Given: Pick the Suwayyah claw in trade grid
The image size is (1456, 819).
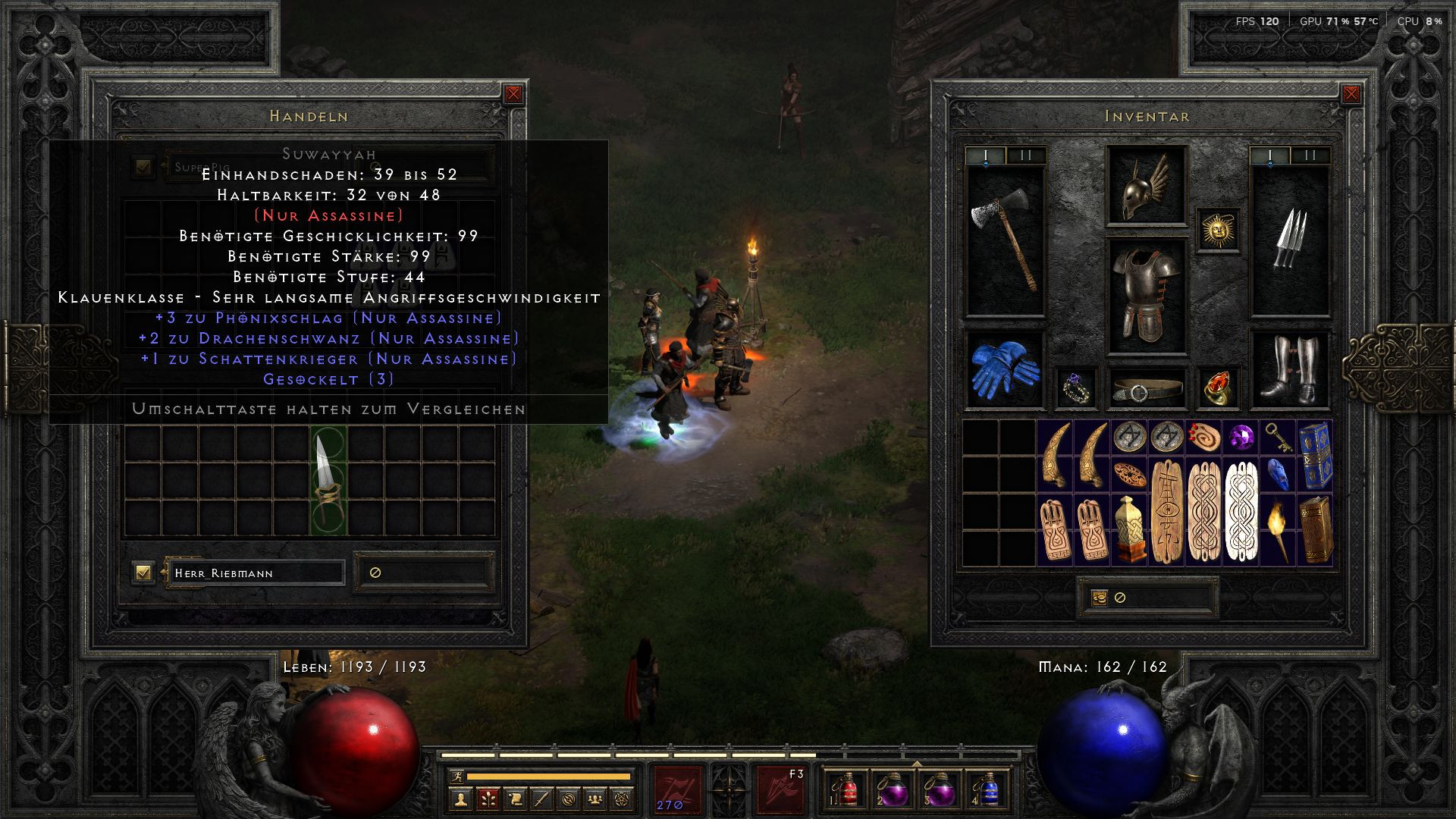Looking at the screenshot, I should coord(328,480).
